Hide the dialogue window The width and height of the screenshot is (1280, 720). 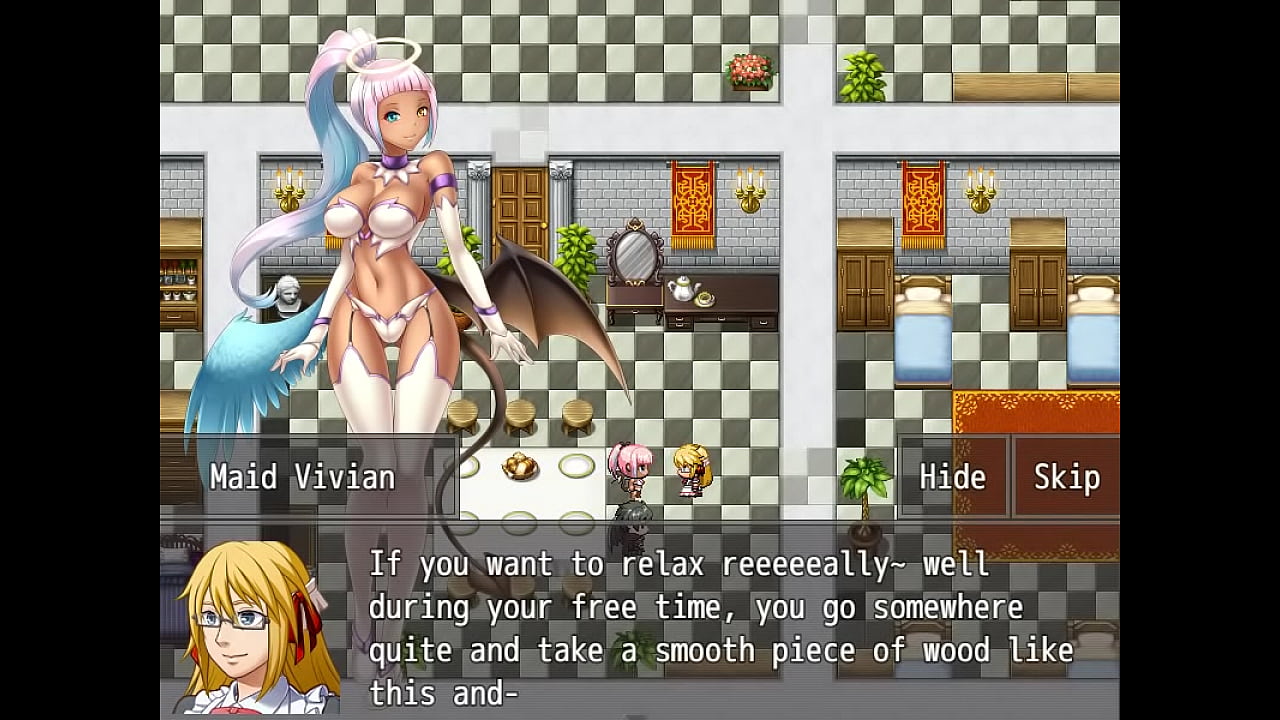pos(952,477)
